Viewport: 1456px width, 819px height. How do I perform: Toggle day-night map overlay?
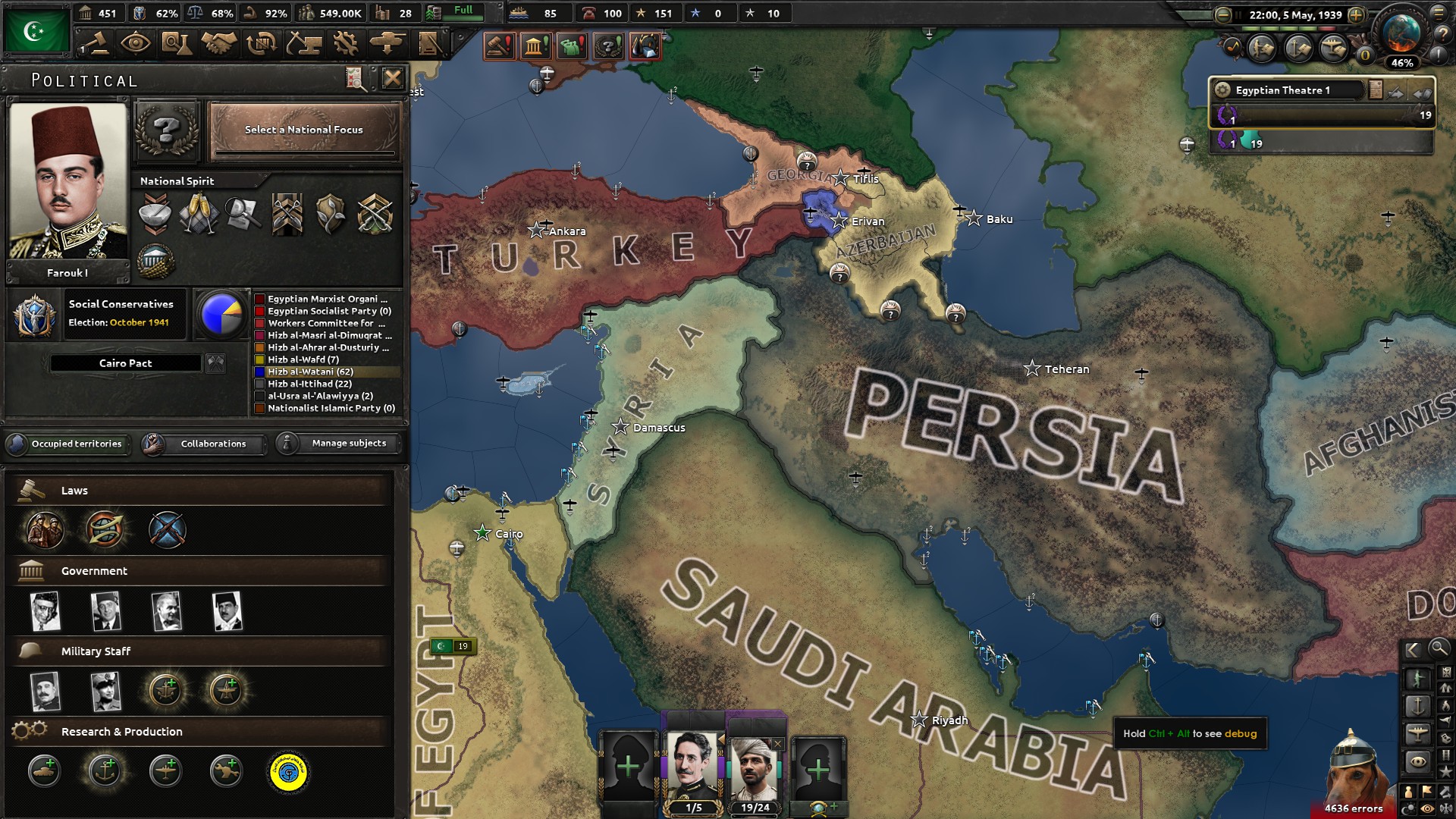coord(1408,807)
